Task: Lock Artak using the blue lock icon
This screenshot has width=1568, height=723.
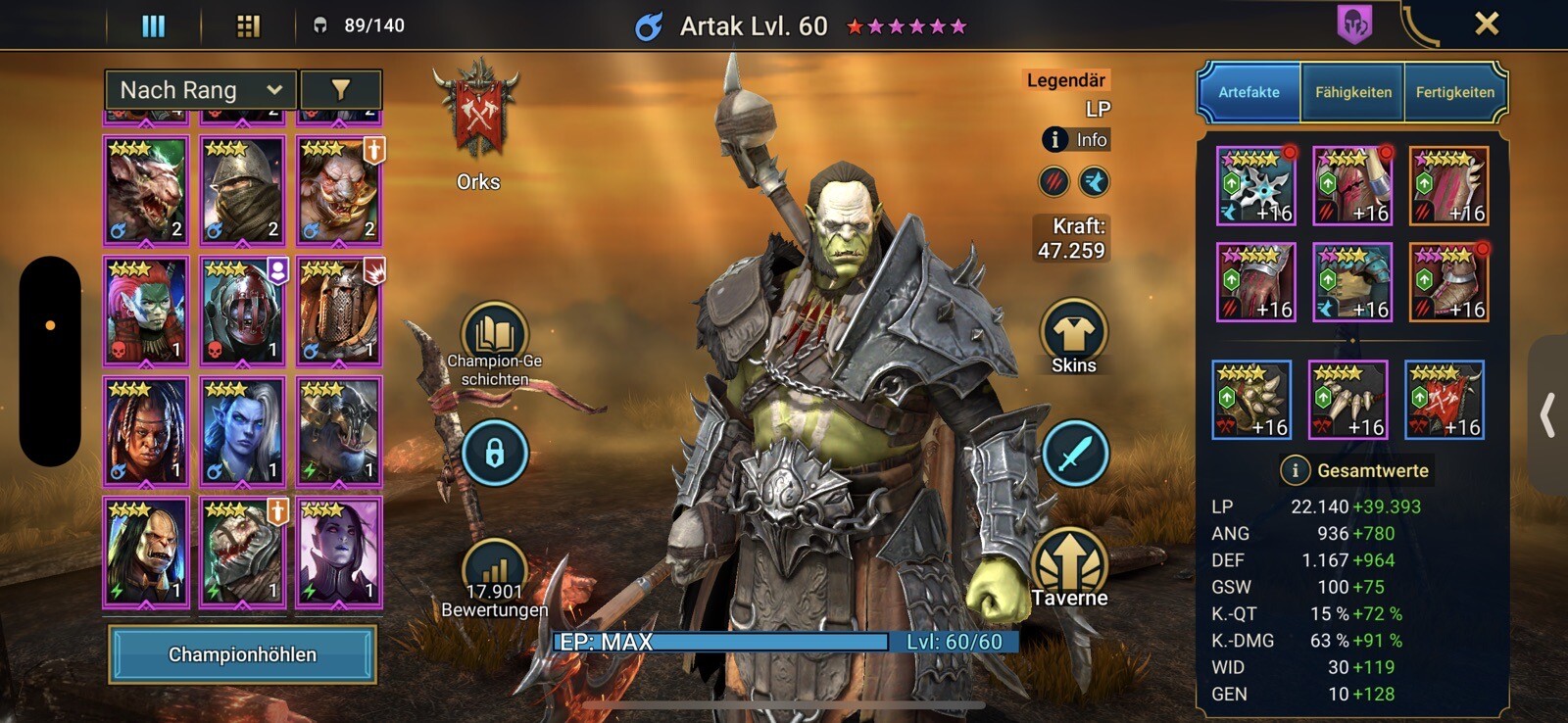Action: pos(496,453)
